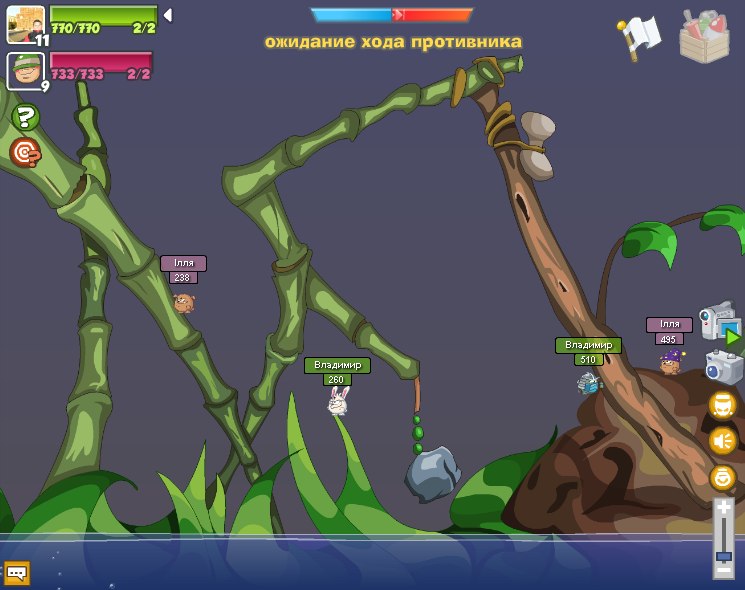Open the weapons crate inventory
Screen dimensions: 745x590
tap(704, 37)
